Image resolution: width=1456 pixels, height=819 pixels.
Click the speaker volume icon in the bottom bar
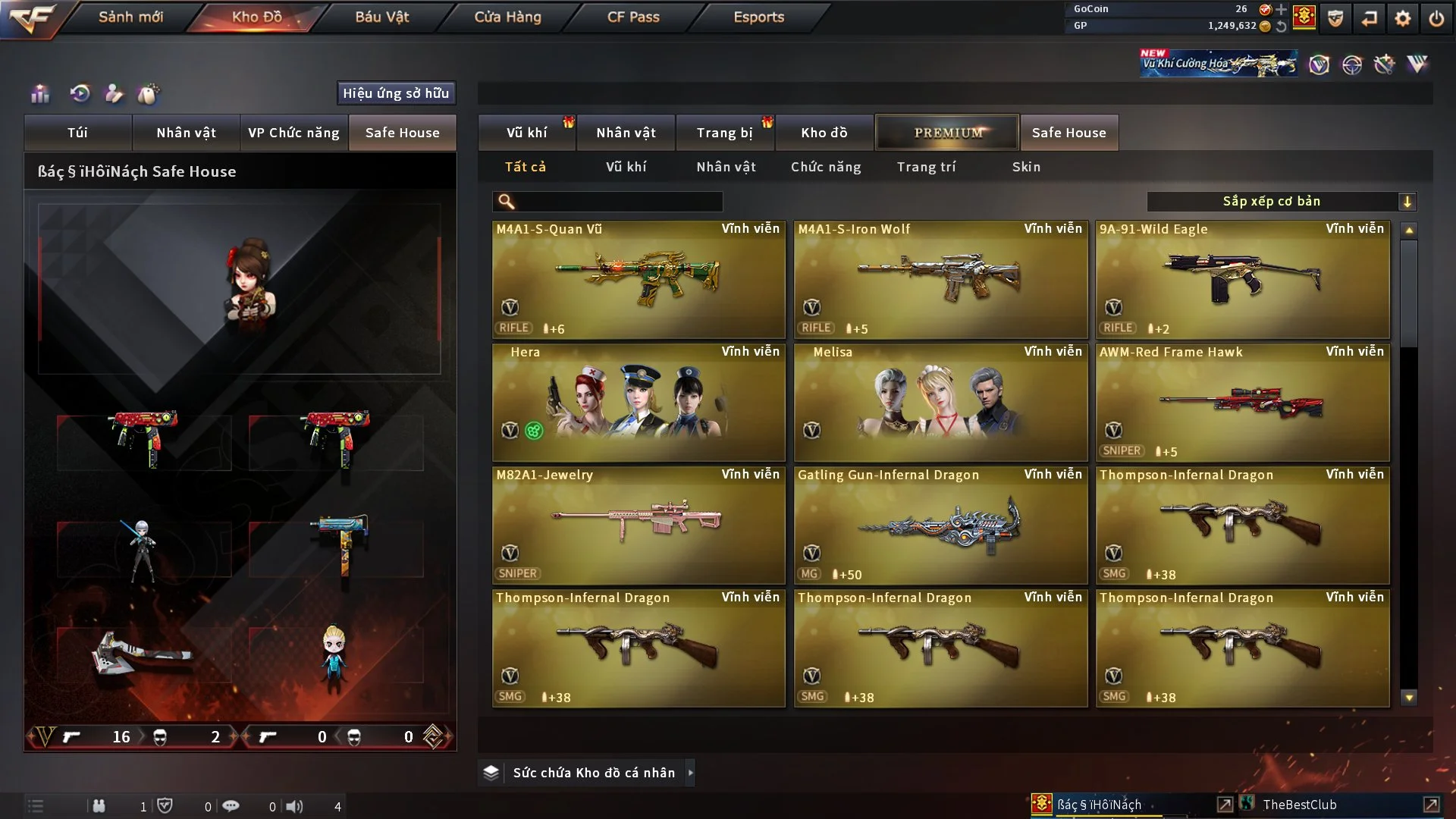click(296, 805)
